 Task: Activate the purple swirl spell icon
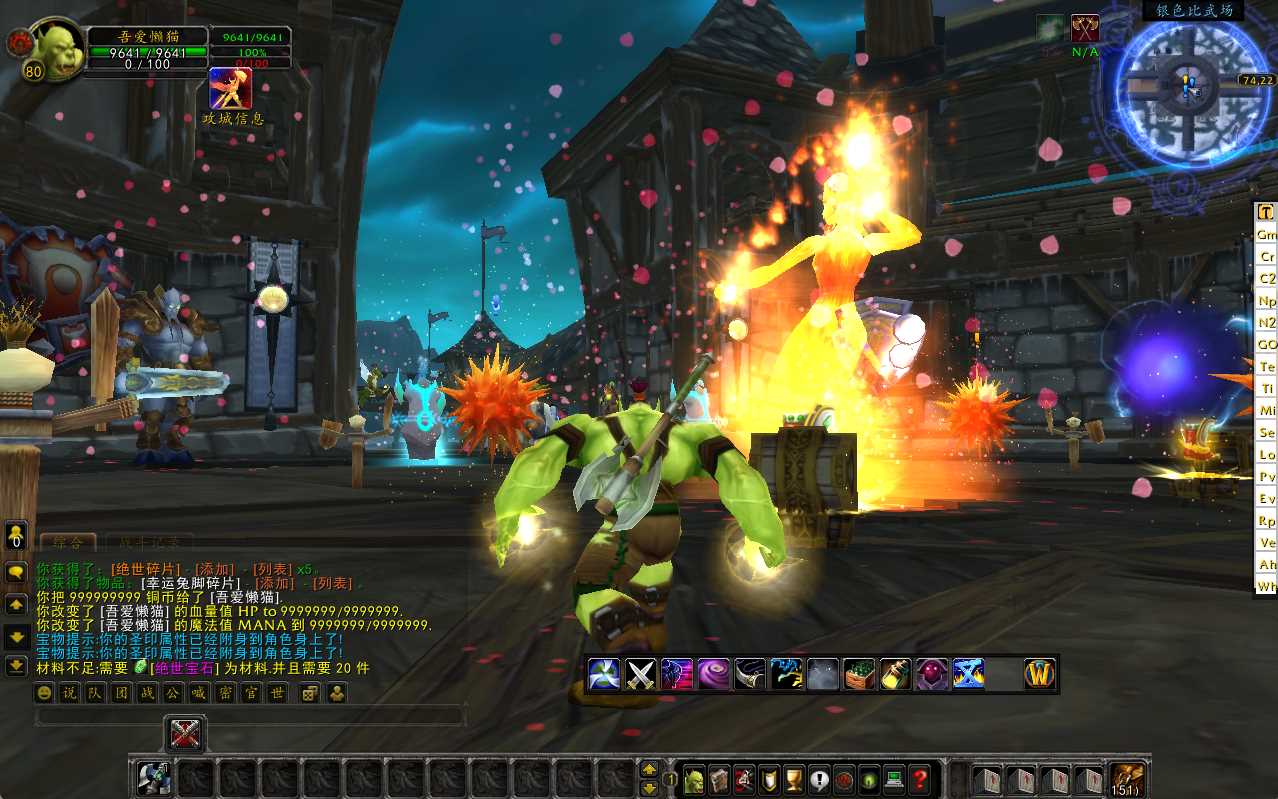click(713, 674)
